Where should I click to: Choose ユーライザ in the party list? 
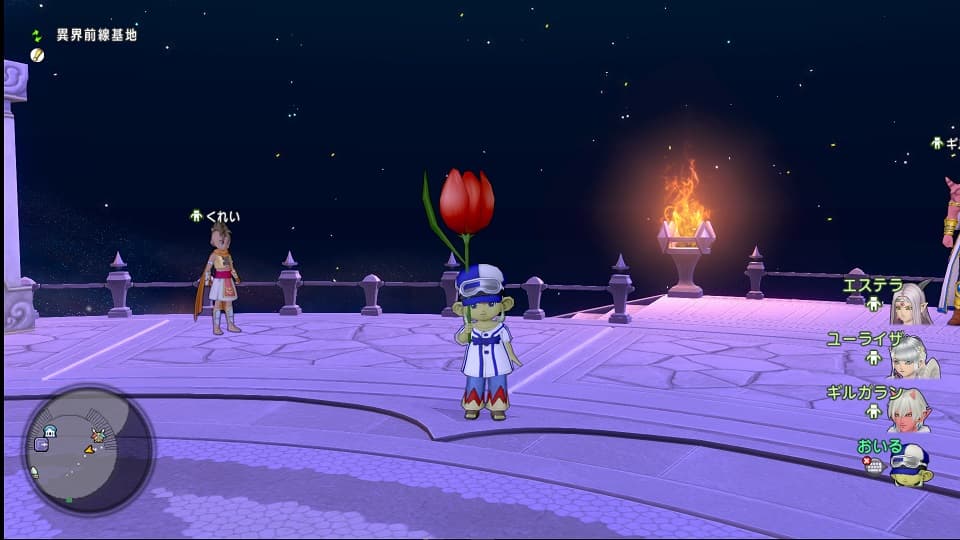point(912,356)
